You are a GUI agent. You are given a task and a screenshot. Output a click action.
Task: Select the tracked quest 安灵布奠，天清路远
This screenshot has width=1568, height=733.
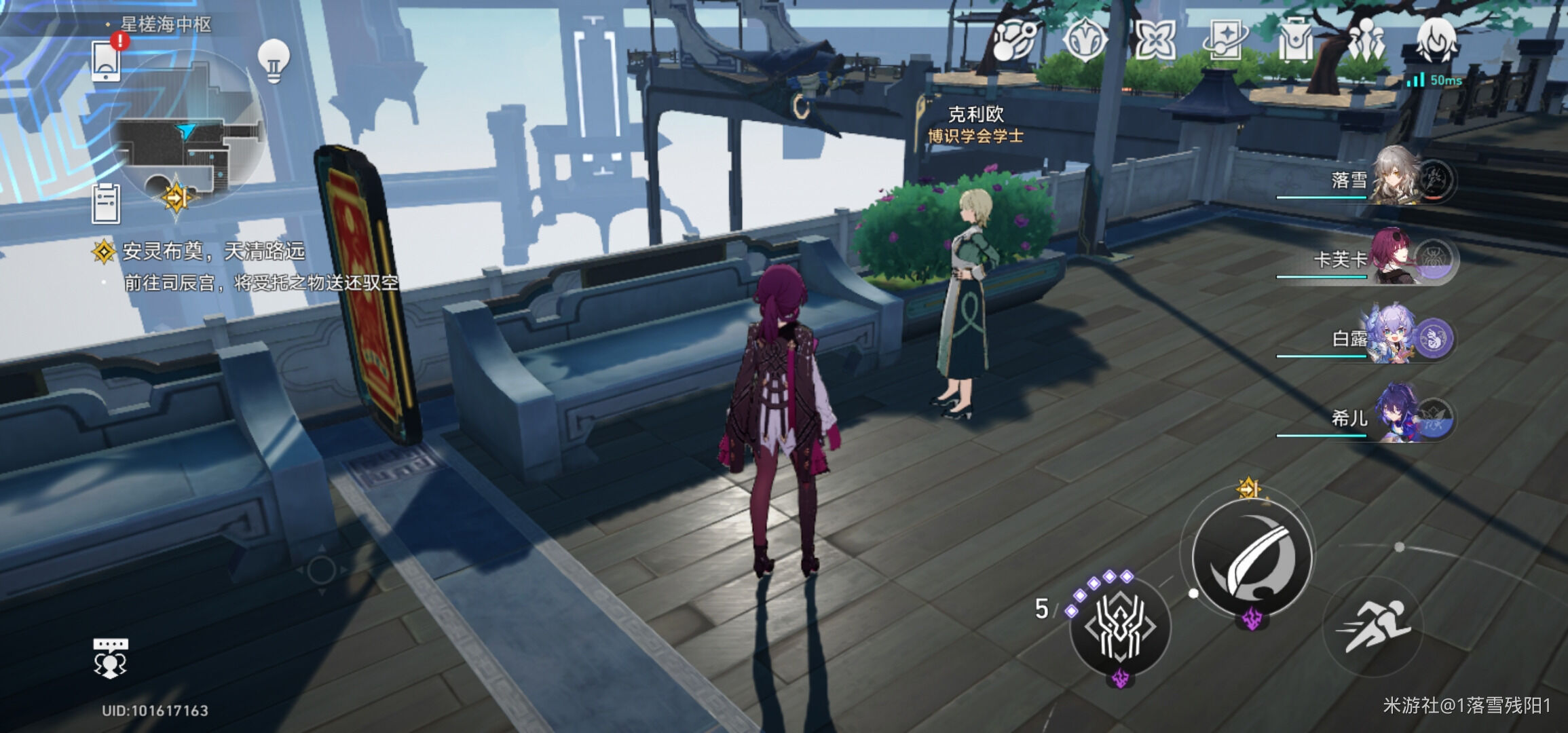pyautogui.click(x=213, y=252)
